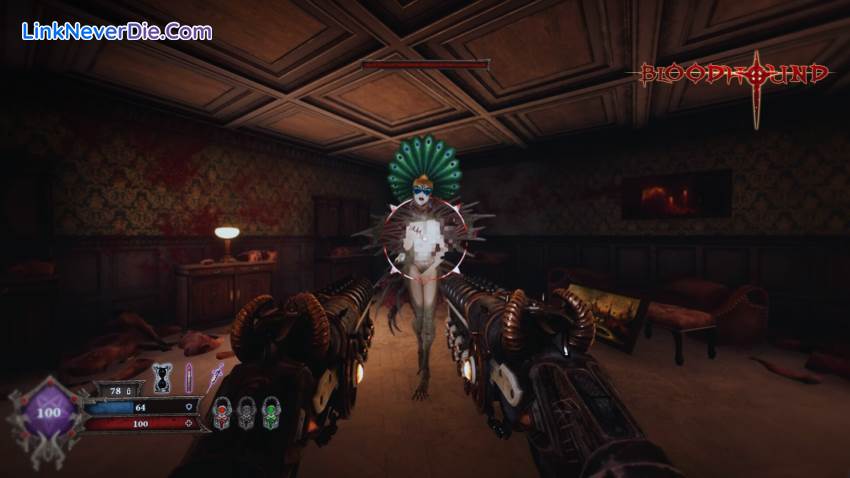Activate the glowing dagger icon
This screenshot has height=478, width=850.
click(213, 380)
